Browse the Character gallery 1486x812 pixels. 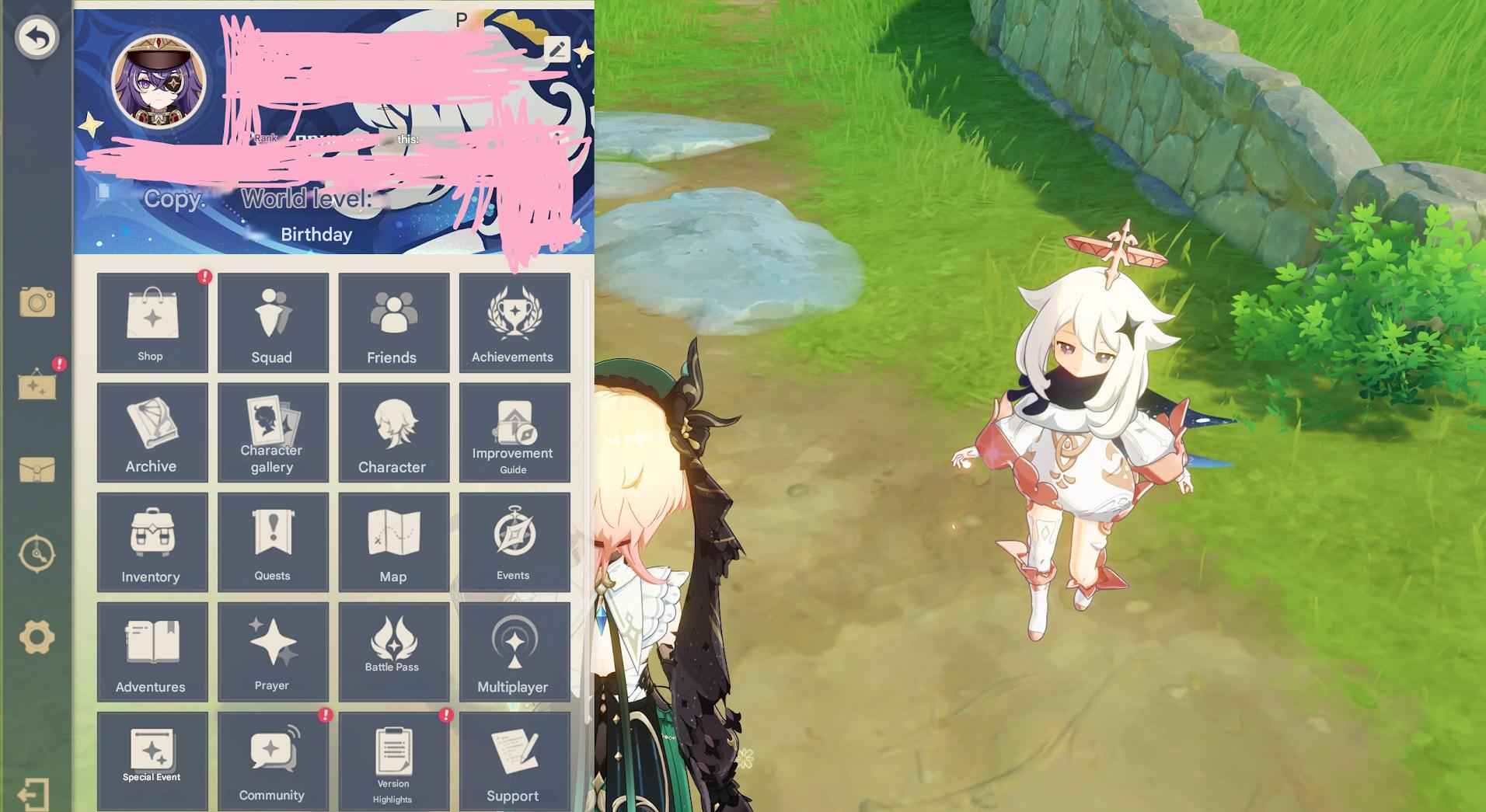(x=272, y=433)
